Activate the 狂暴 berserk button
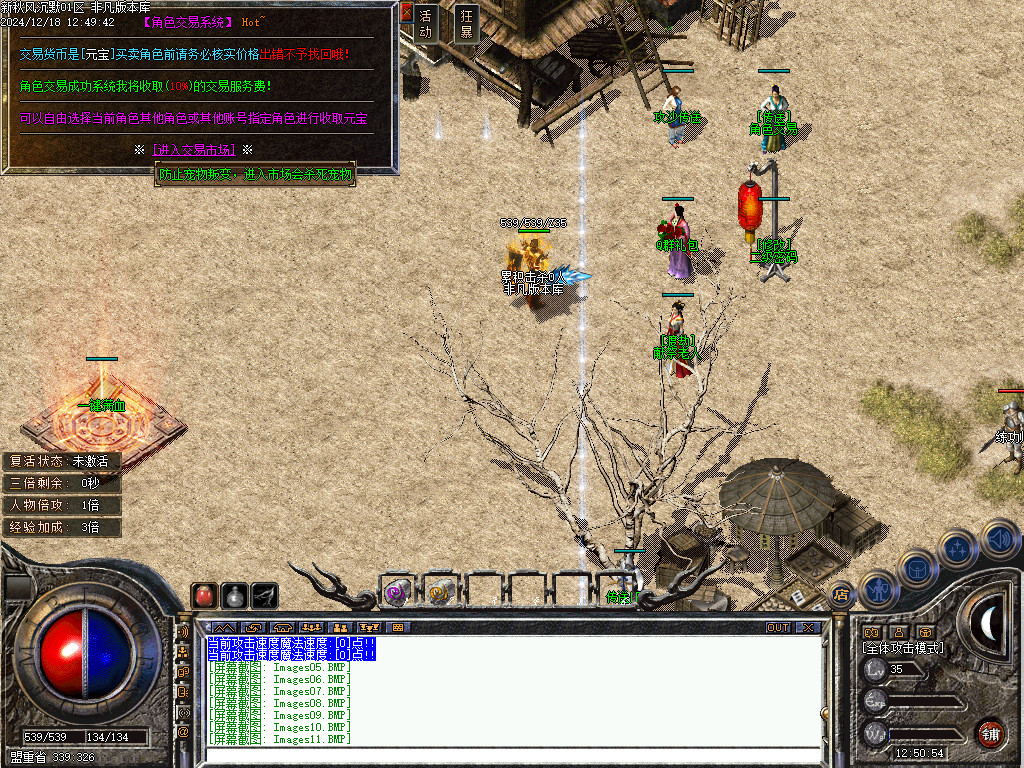 tap(465, 23)
